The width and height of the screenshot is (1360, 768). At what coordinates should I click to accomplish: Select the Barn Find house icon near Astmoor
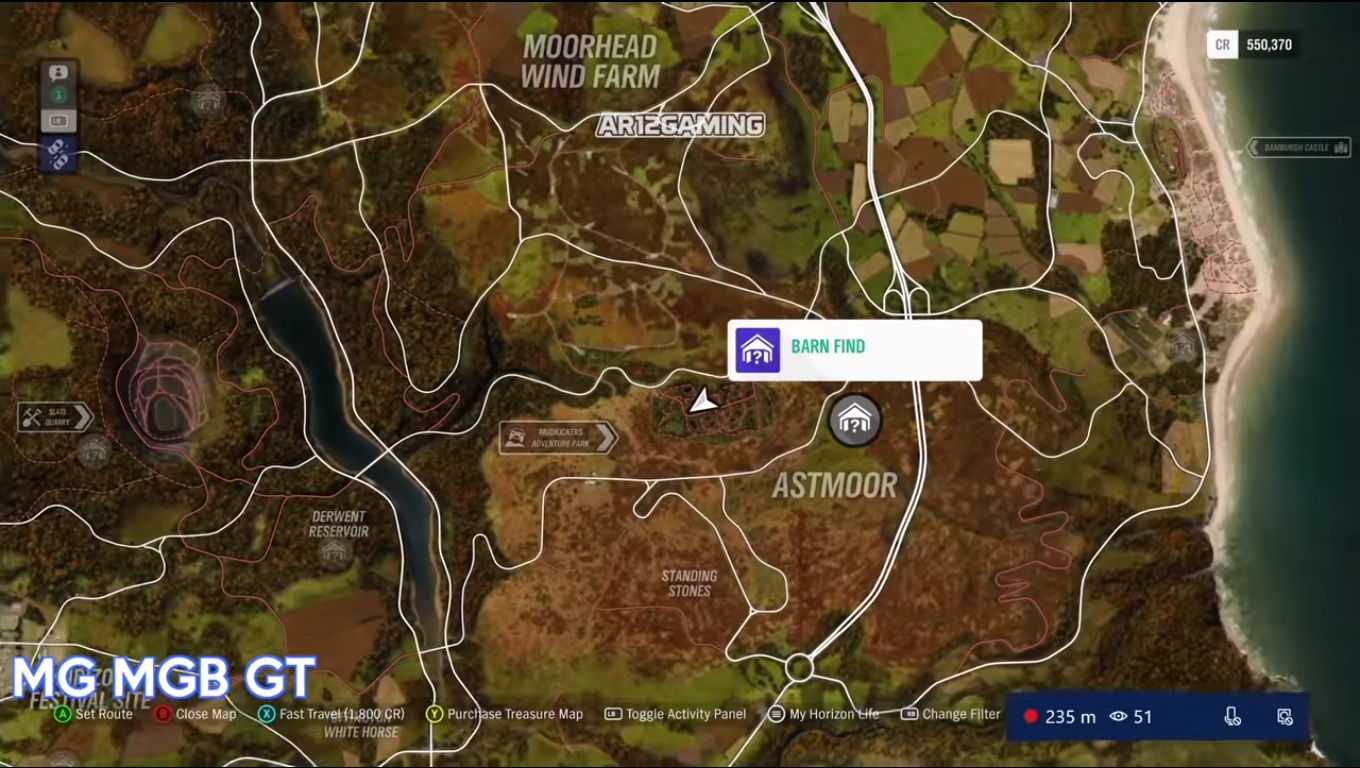(x=855, y=421)
